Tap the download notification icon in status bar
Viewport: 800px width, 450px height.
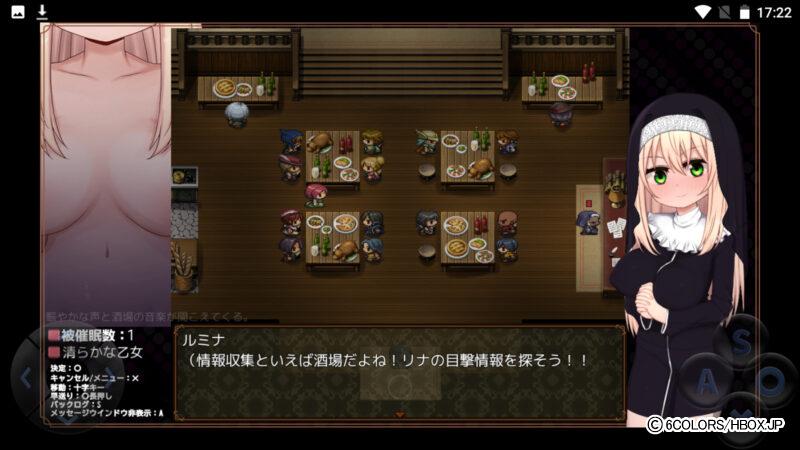[42, 12]
